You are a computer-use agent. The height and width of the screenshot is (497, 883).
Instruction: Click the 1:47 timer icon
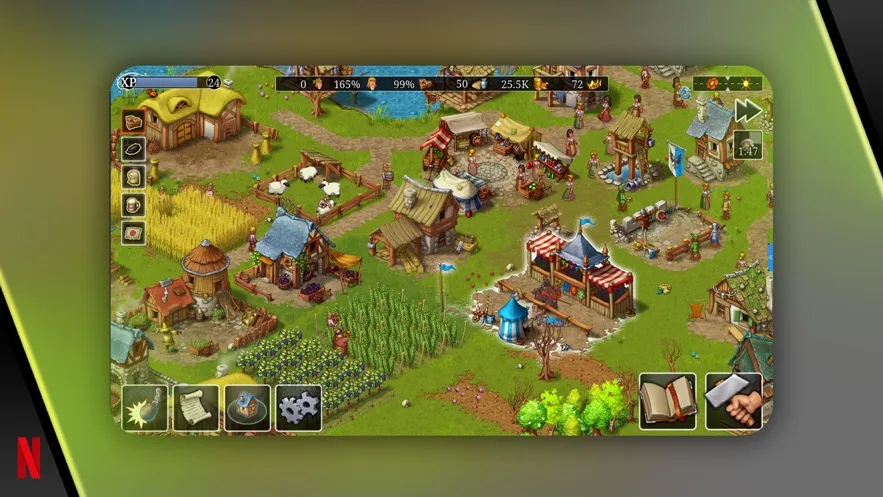click(747, 146)
